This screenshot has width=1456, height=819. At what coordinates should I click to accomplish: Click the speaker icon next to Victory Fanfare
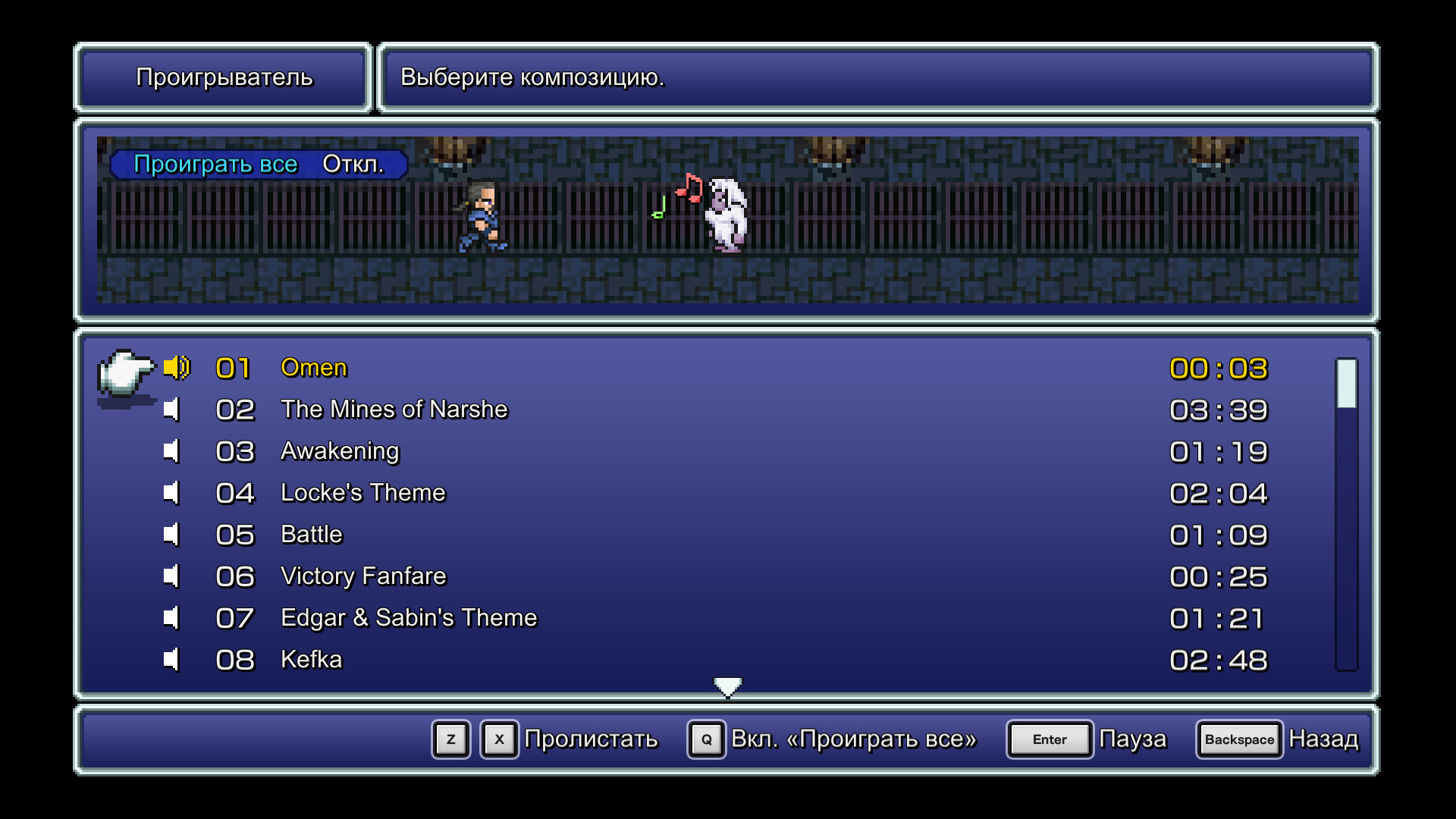pyautogui.click(x=172, y=576)
